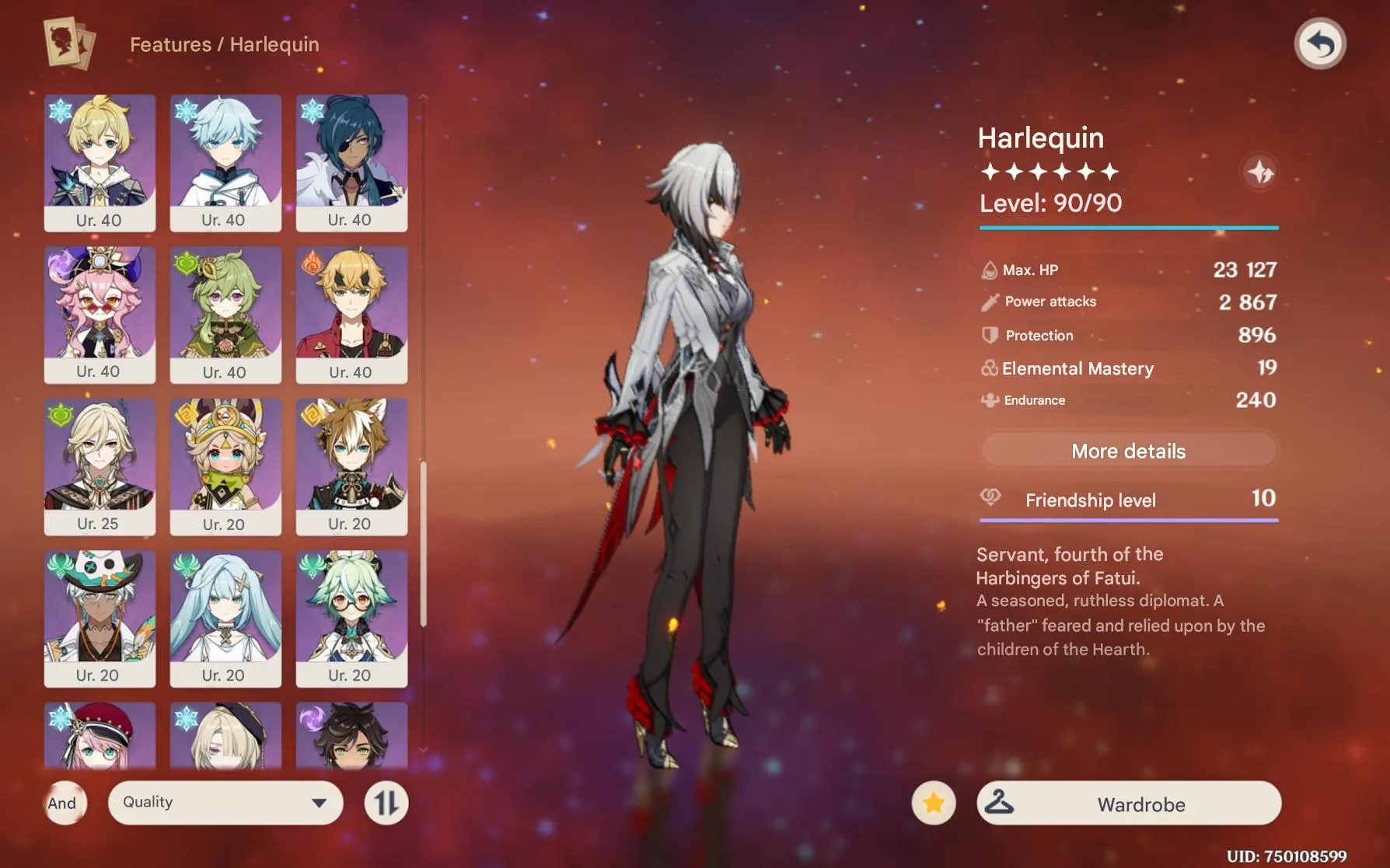Viewport: 1390px width, 868px height.
Task: Open the Quality sorting dropdown
Action: [225, 802]
